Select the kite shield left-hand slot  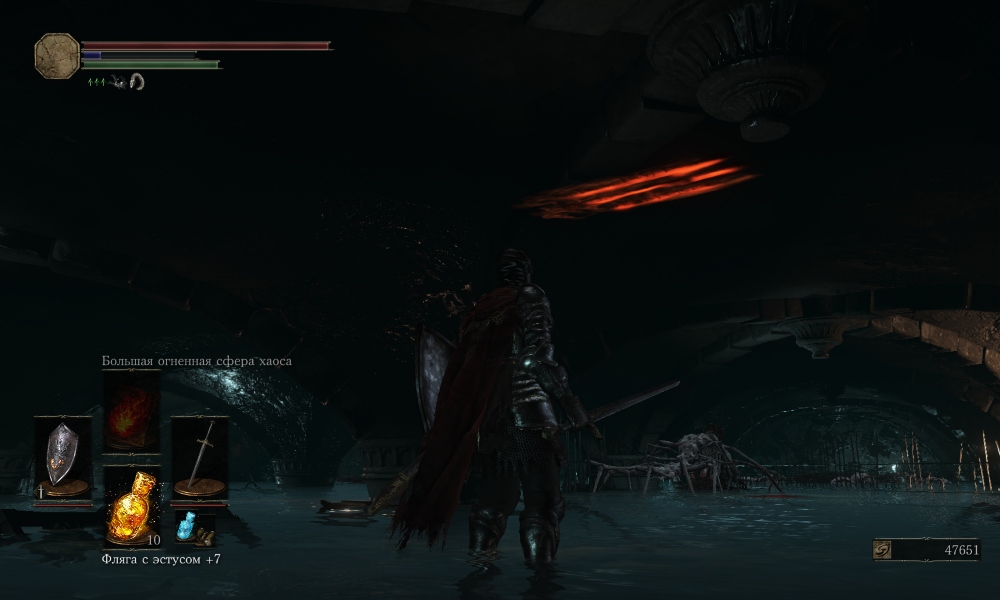[x=63, y=456]
